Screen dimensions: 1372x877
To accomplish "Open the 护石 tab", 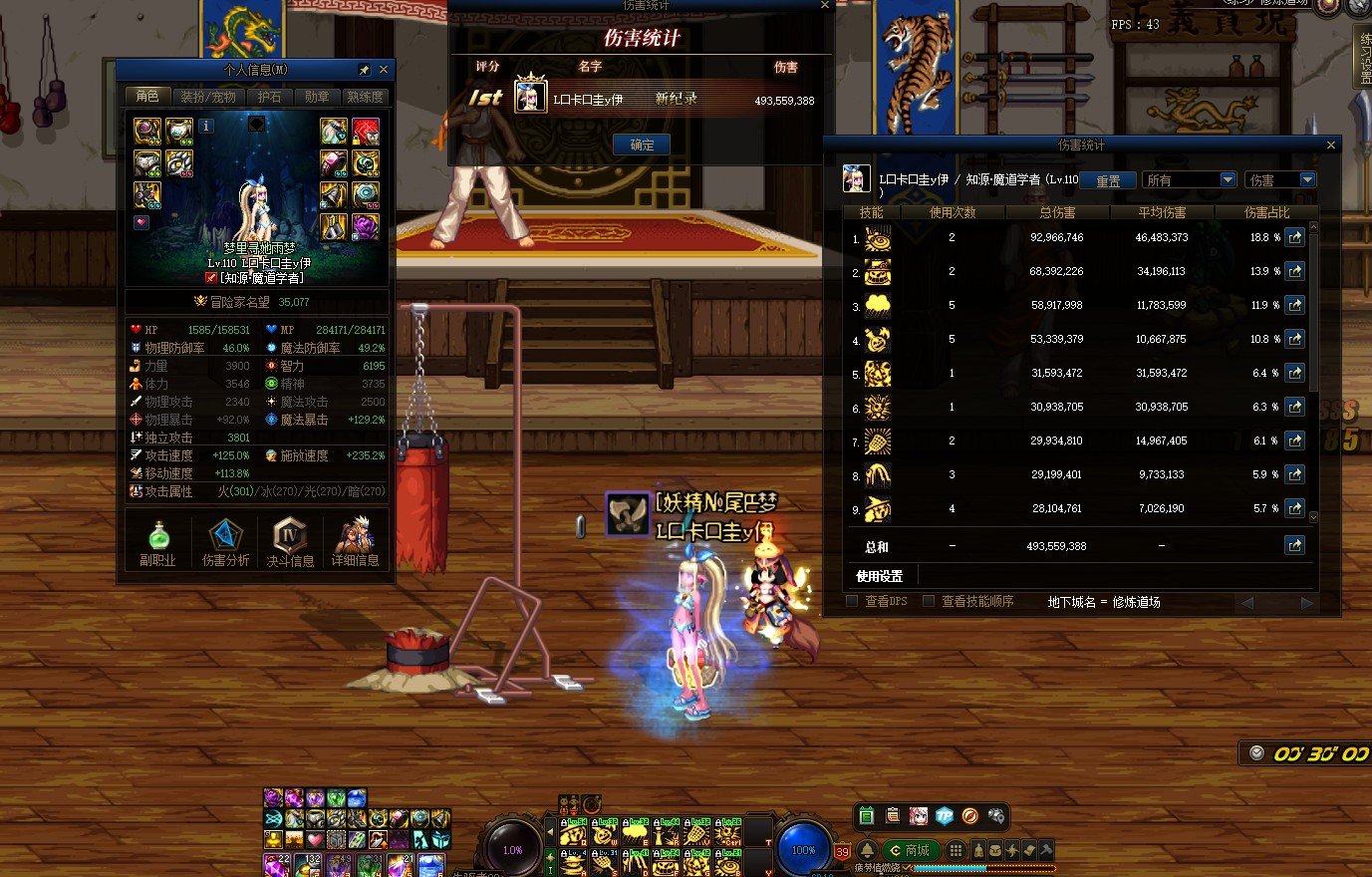I will tap(269, 97).
